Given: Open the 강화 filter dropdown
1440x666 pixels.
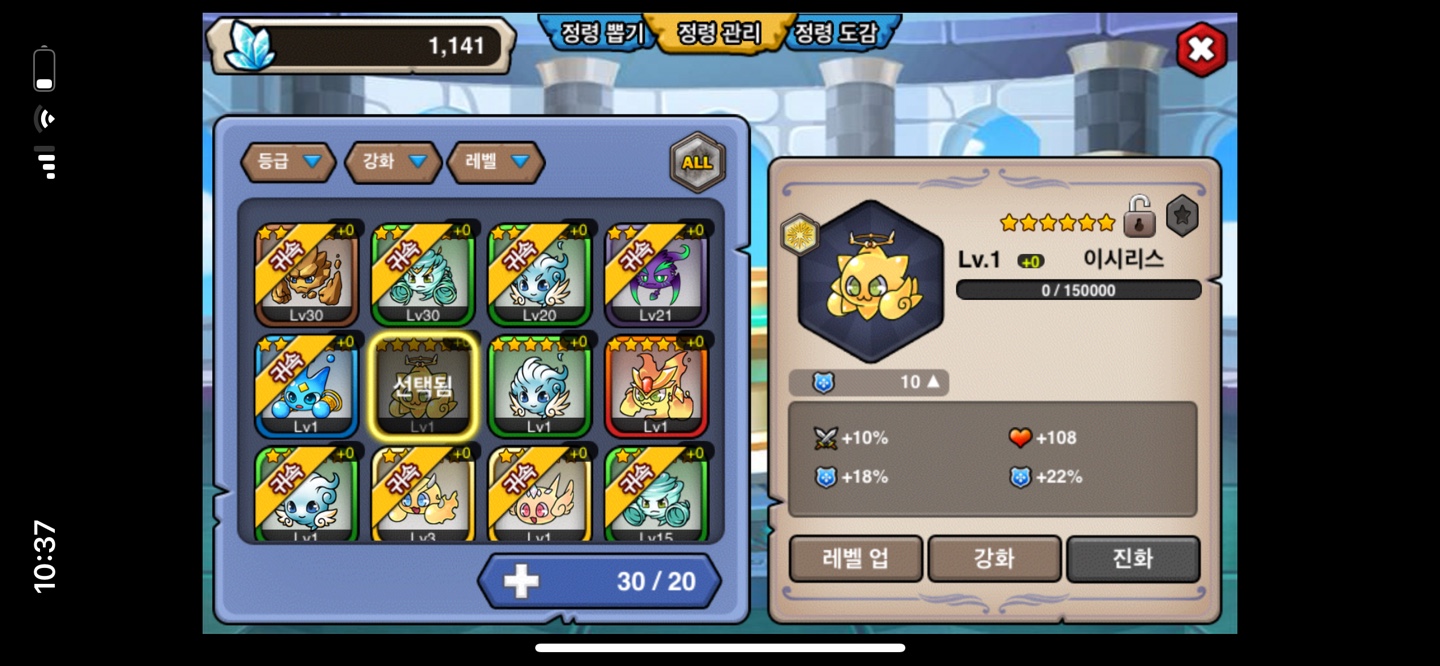Looking at the screenshot, I should click(393, 162).
